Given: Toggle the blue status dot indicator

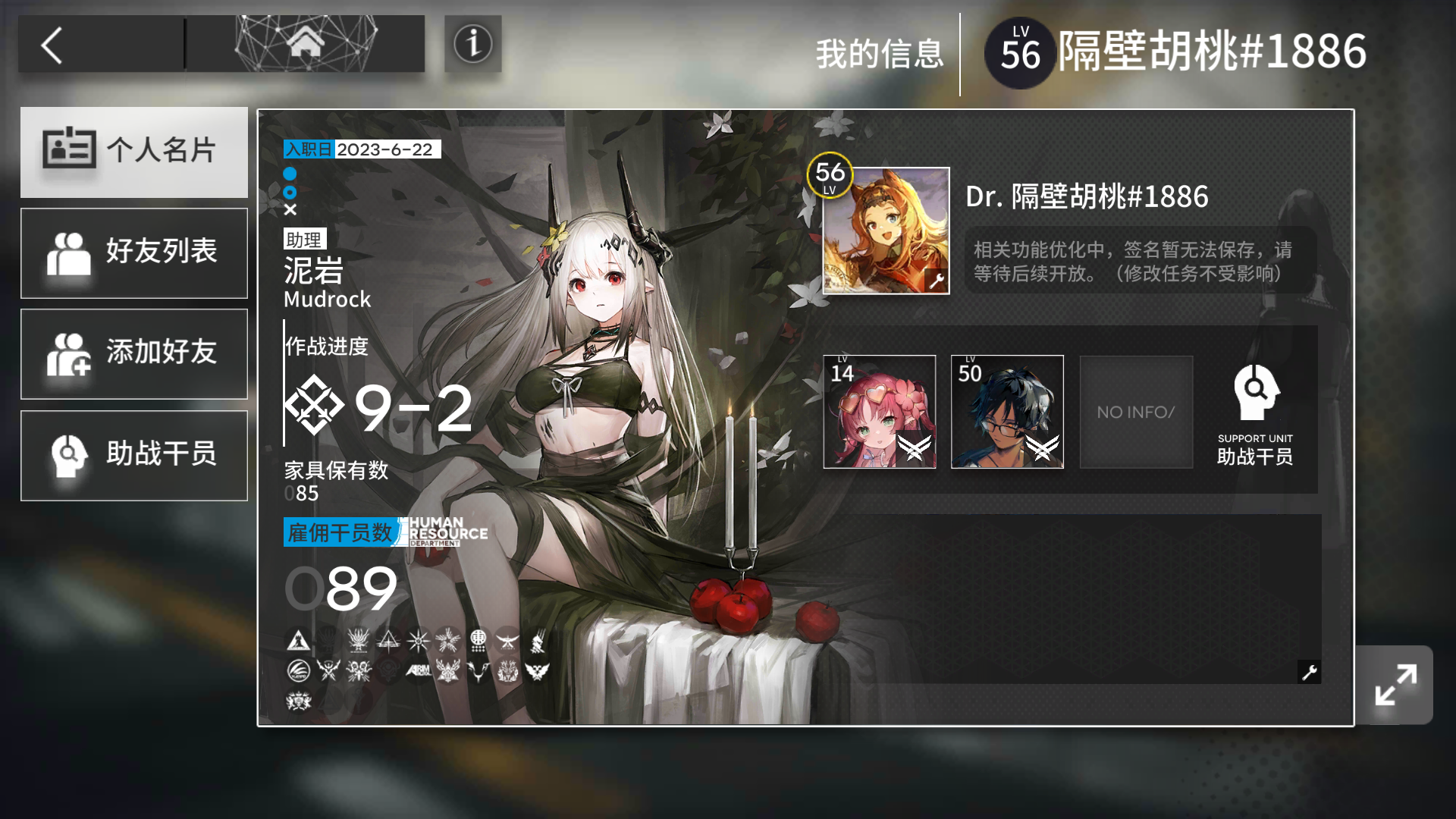Looking at the screenshot, I should (x=289, y=174).
